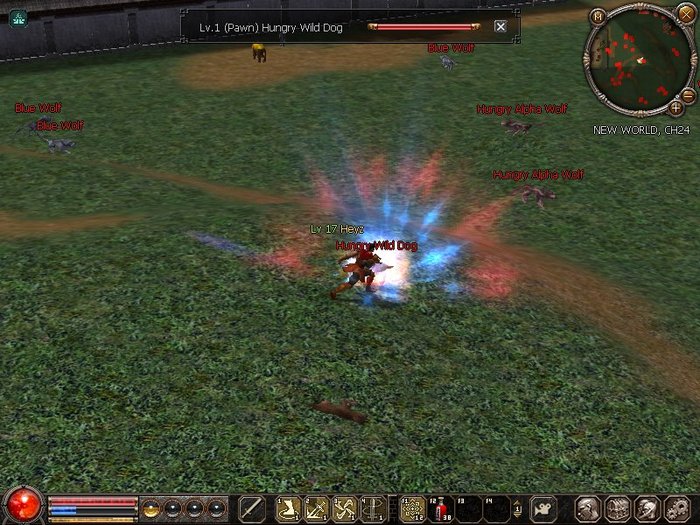
Task: Open the settings gear menu
Action: point(677,508)
